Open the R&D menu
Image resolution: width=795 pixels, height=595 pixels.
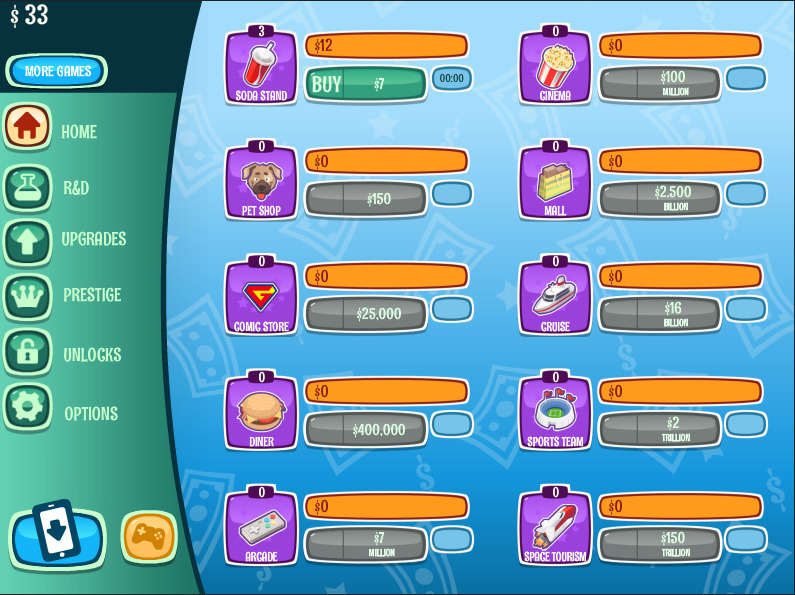[28, 186]
